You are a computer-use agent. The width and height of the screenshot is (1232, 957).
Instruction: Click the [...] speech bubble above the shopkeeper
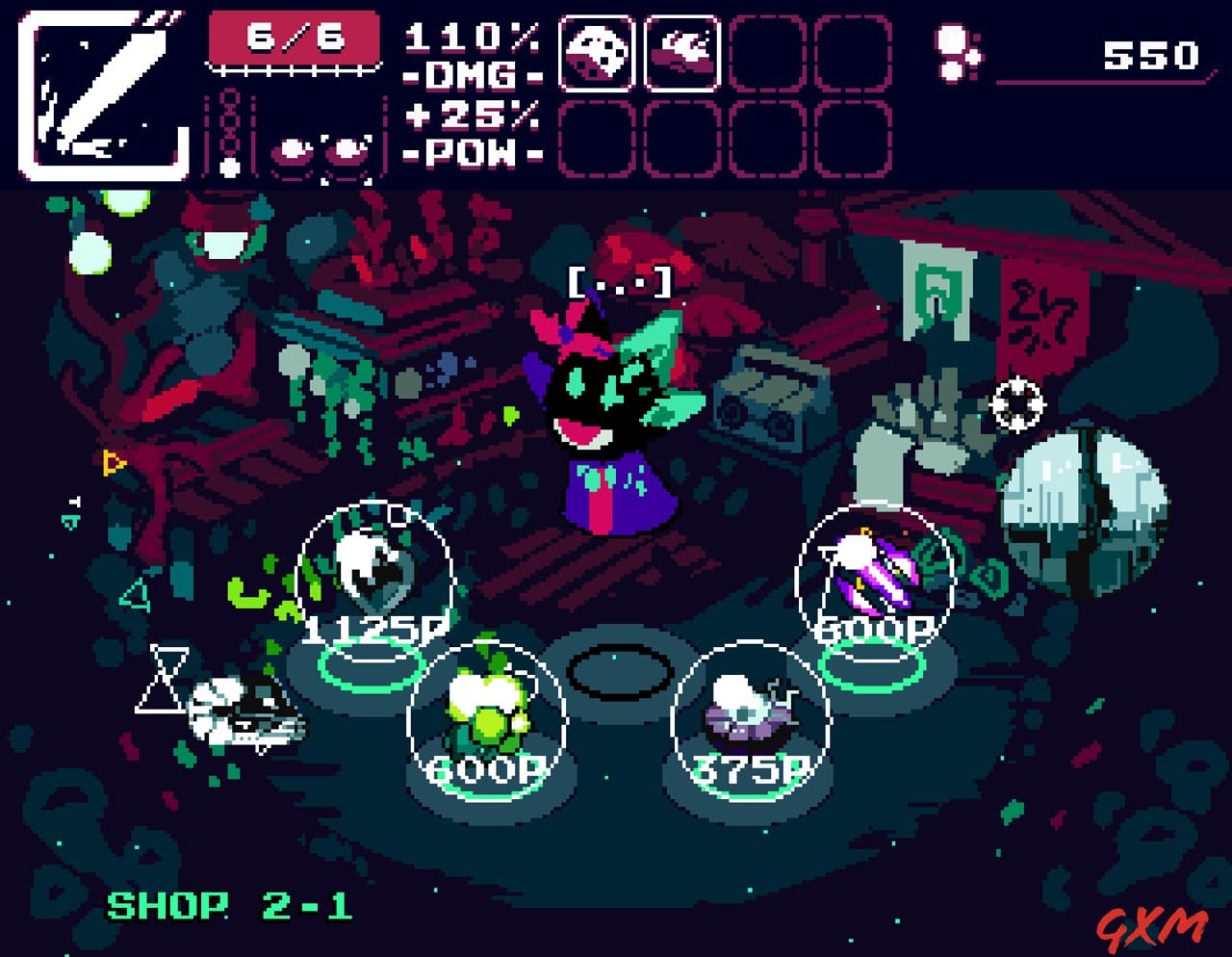621,281
